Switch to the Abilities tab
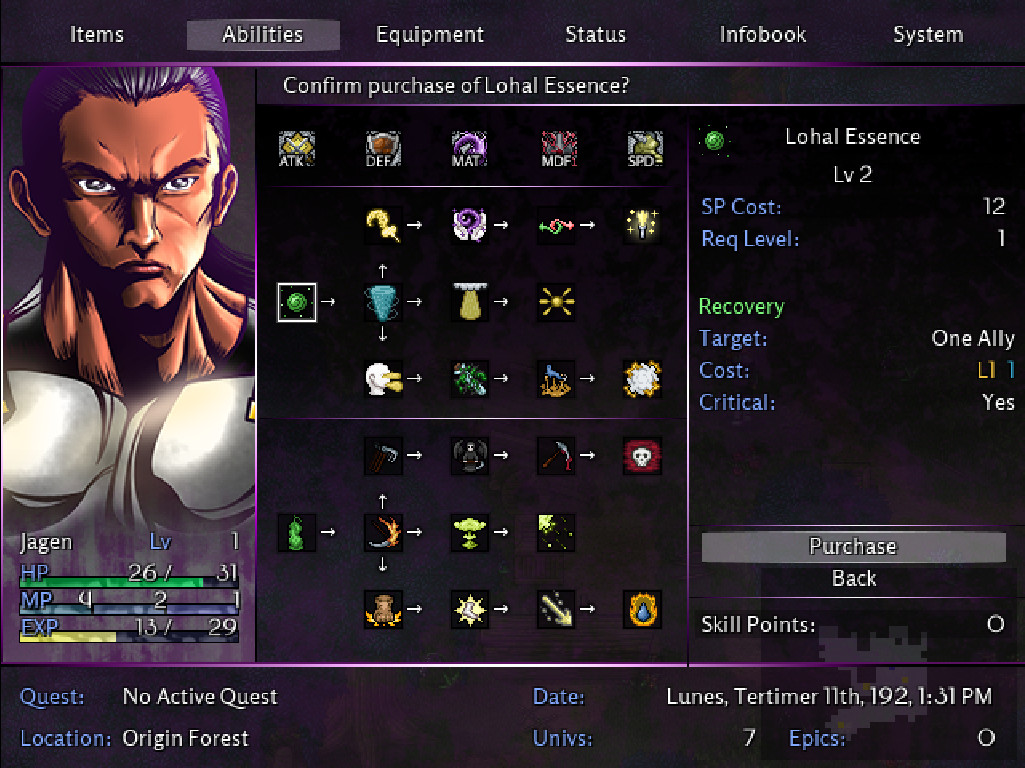Viewport: 1025px width, 768px height. point(263,35)
